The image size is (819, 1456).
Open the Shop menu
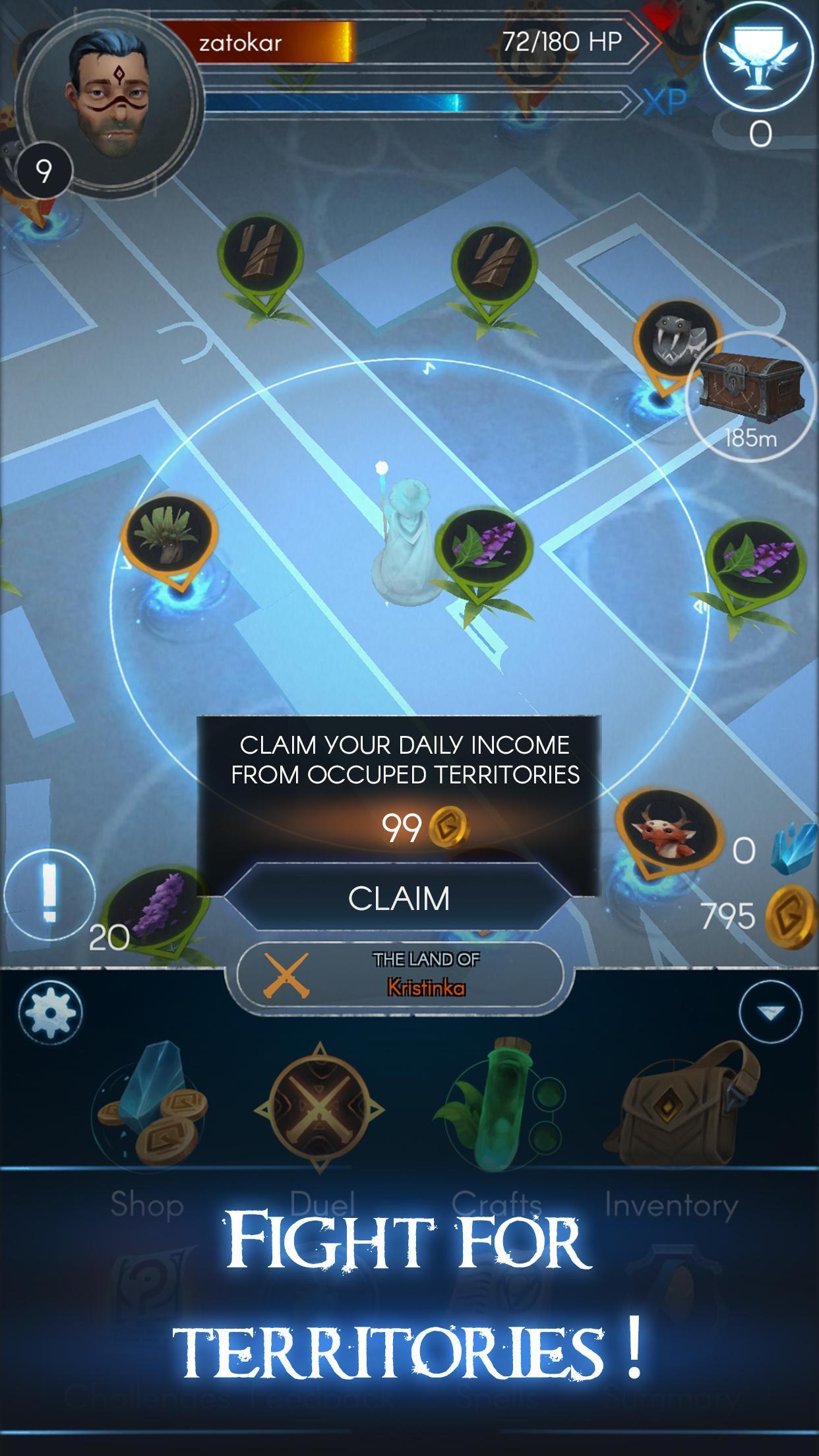click(x=150, y=1114)
